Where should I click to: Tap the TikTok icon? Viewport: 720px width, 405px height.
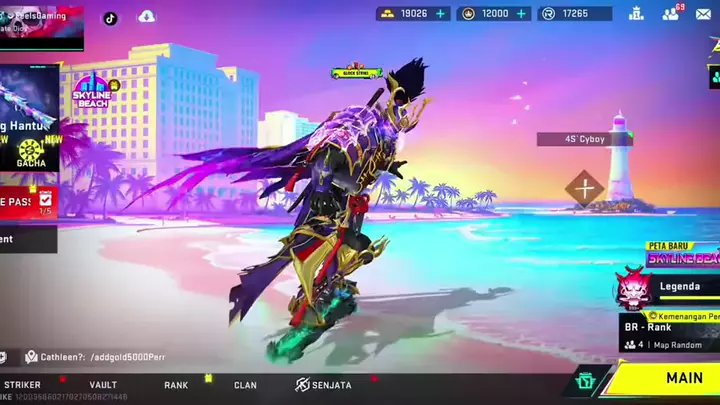tap(110, 17)
